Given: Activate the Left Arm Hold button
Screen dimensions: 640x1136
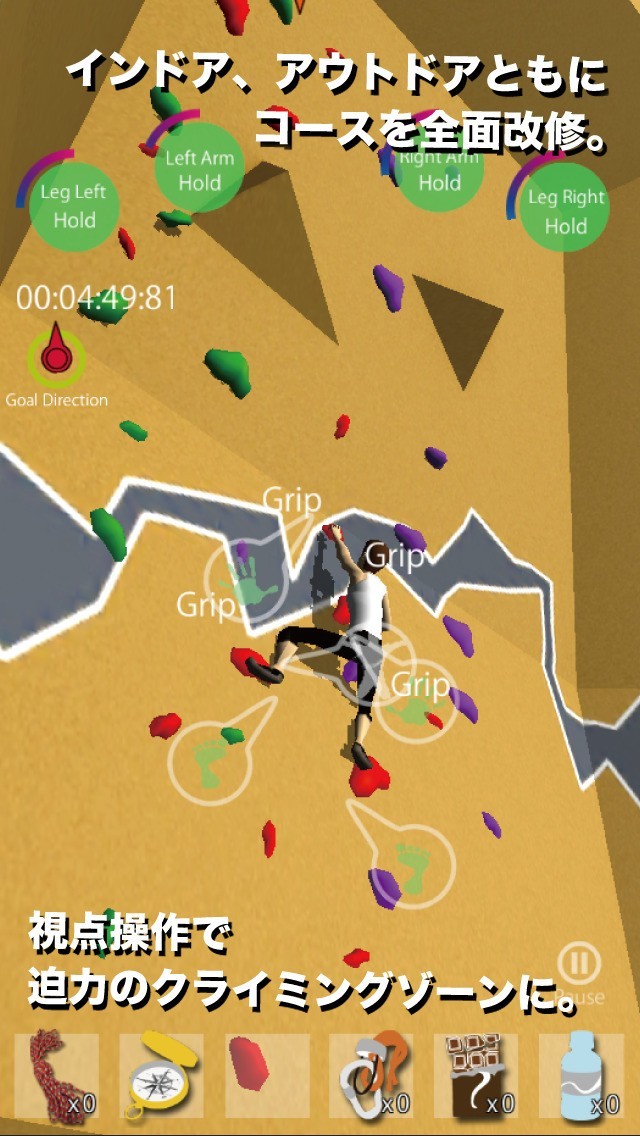Looking at the screenshot, I should 199,169.
